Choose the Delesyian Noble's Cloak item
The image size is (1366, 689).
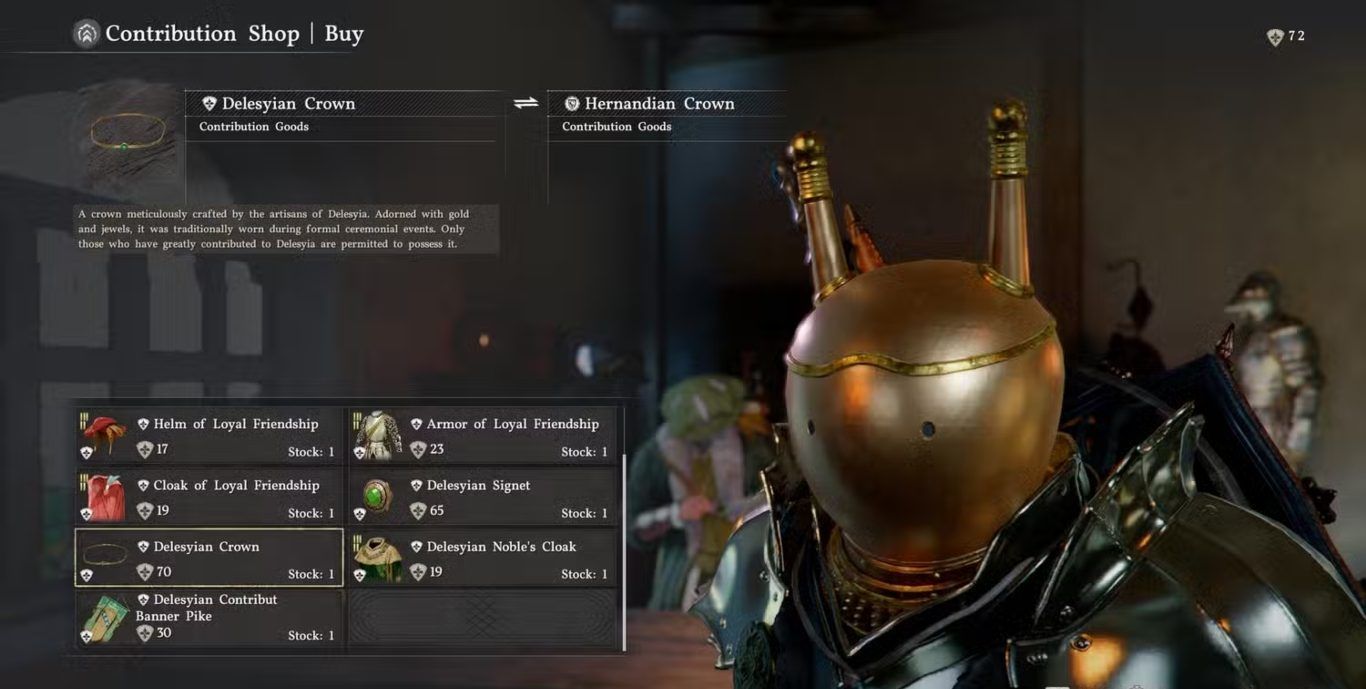482,558
